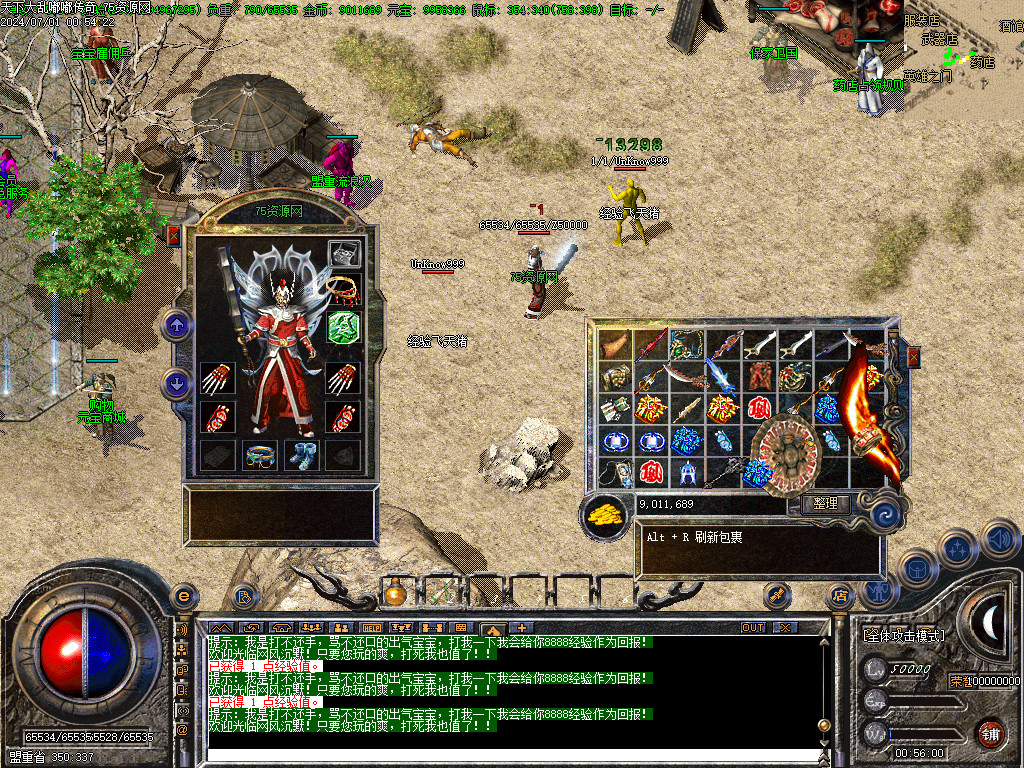Viewport: 1024px width, 768px height.
Task: Select the blue helmet item in bag
Action: pos(688,471)
